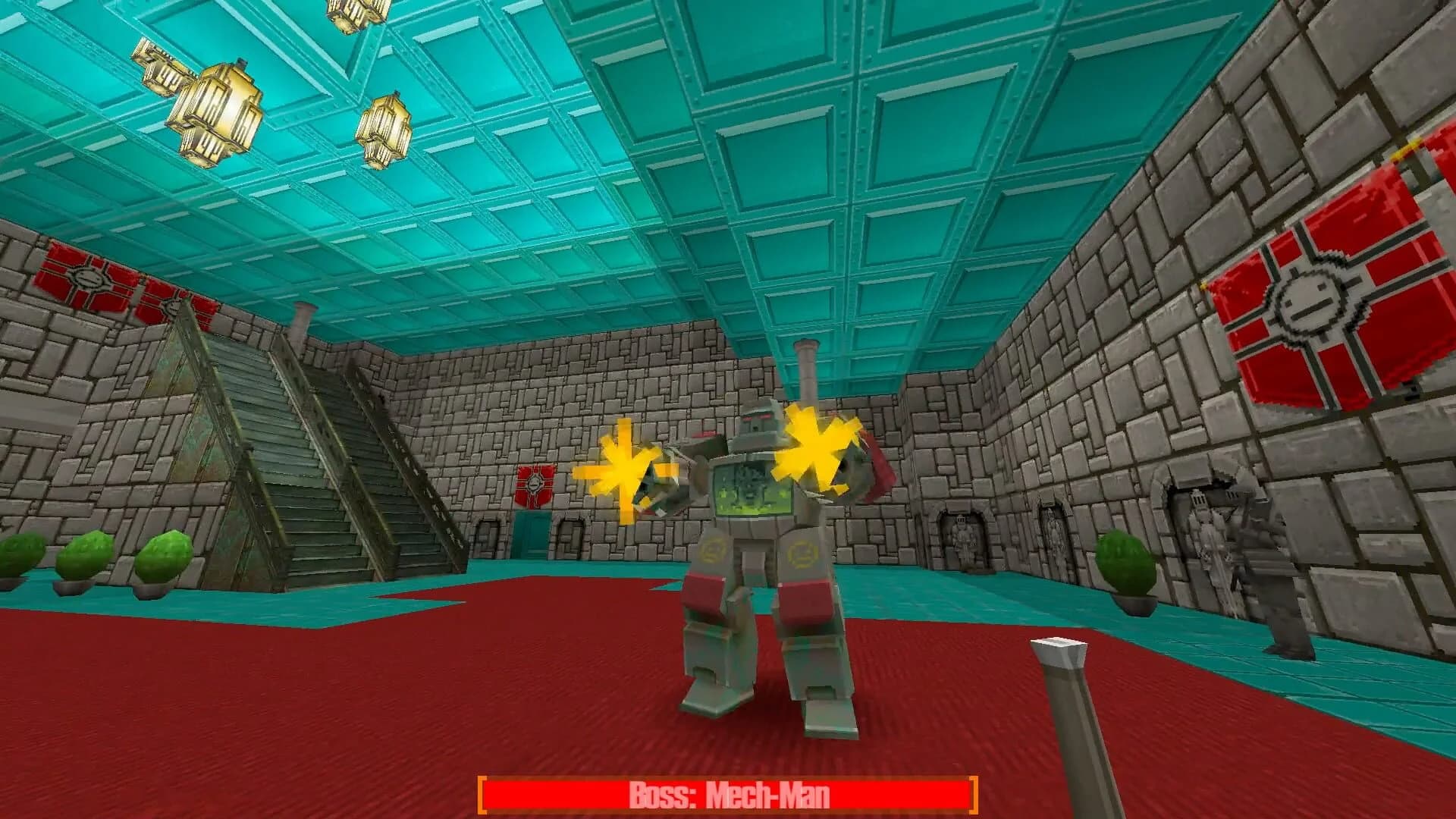Screen dimensions: 1456x819
Task: Select the Boss: Mech-Man name label
Action: pyautogui.click(x=728, y=794)
